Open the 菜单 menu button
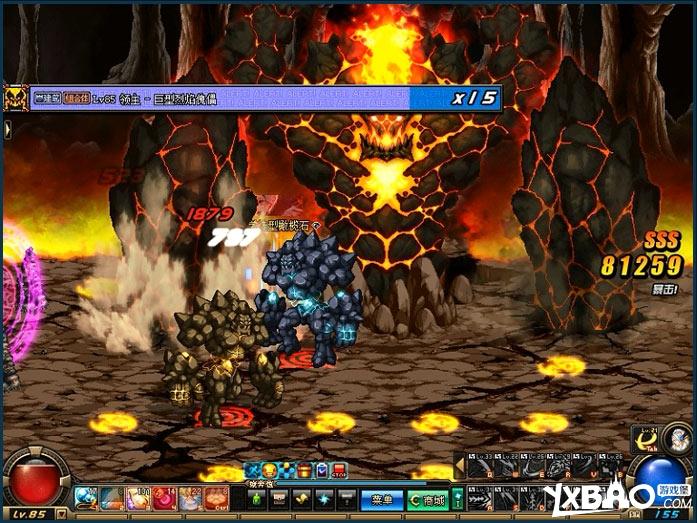This screenshot has height=523, width=697. tap(381, 497)
